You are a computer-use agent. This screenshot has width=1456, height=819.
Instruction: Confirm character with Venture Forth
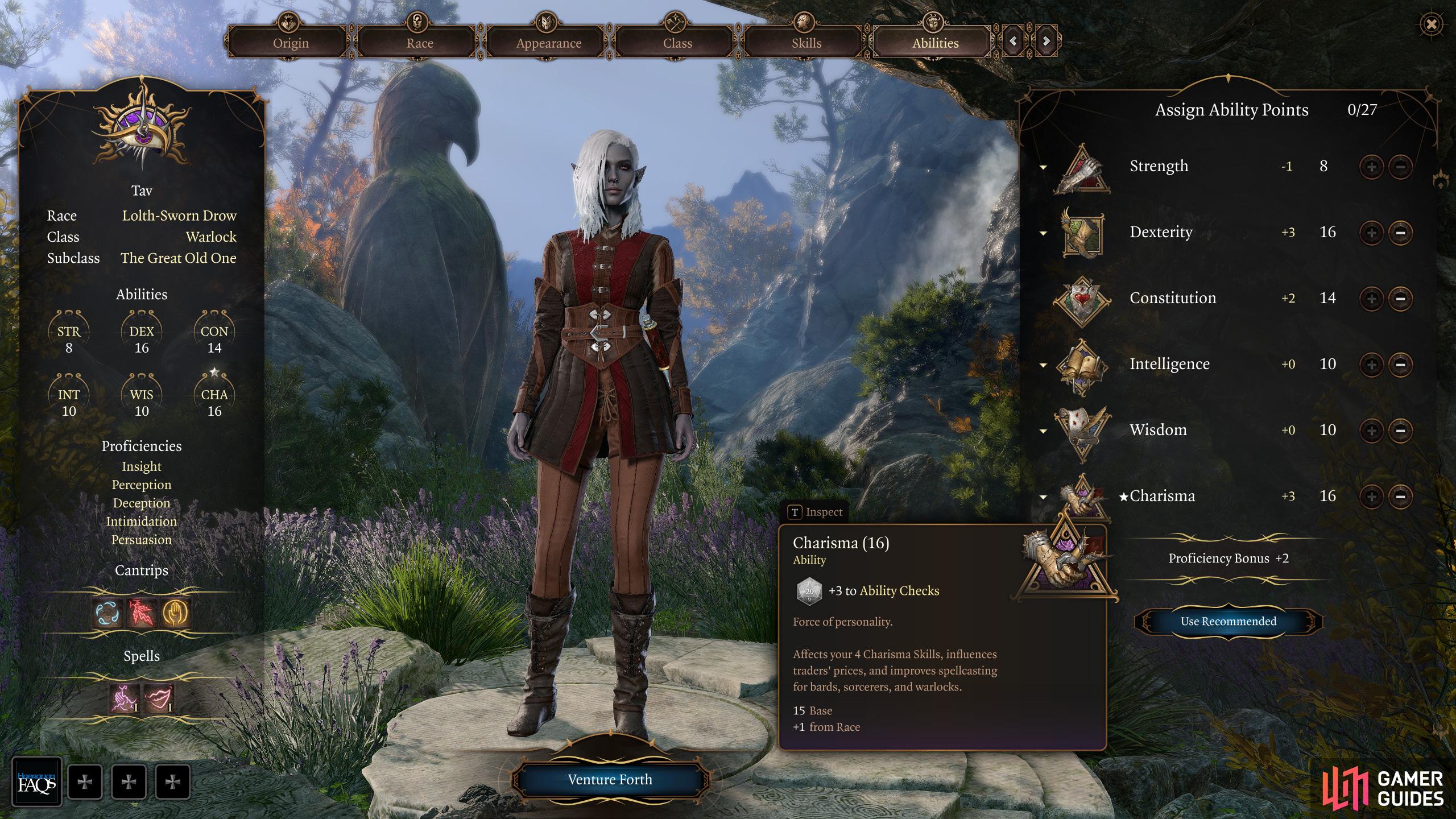(610, 779)
